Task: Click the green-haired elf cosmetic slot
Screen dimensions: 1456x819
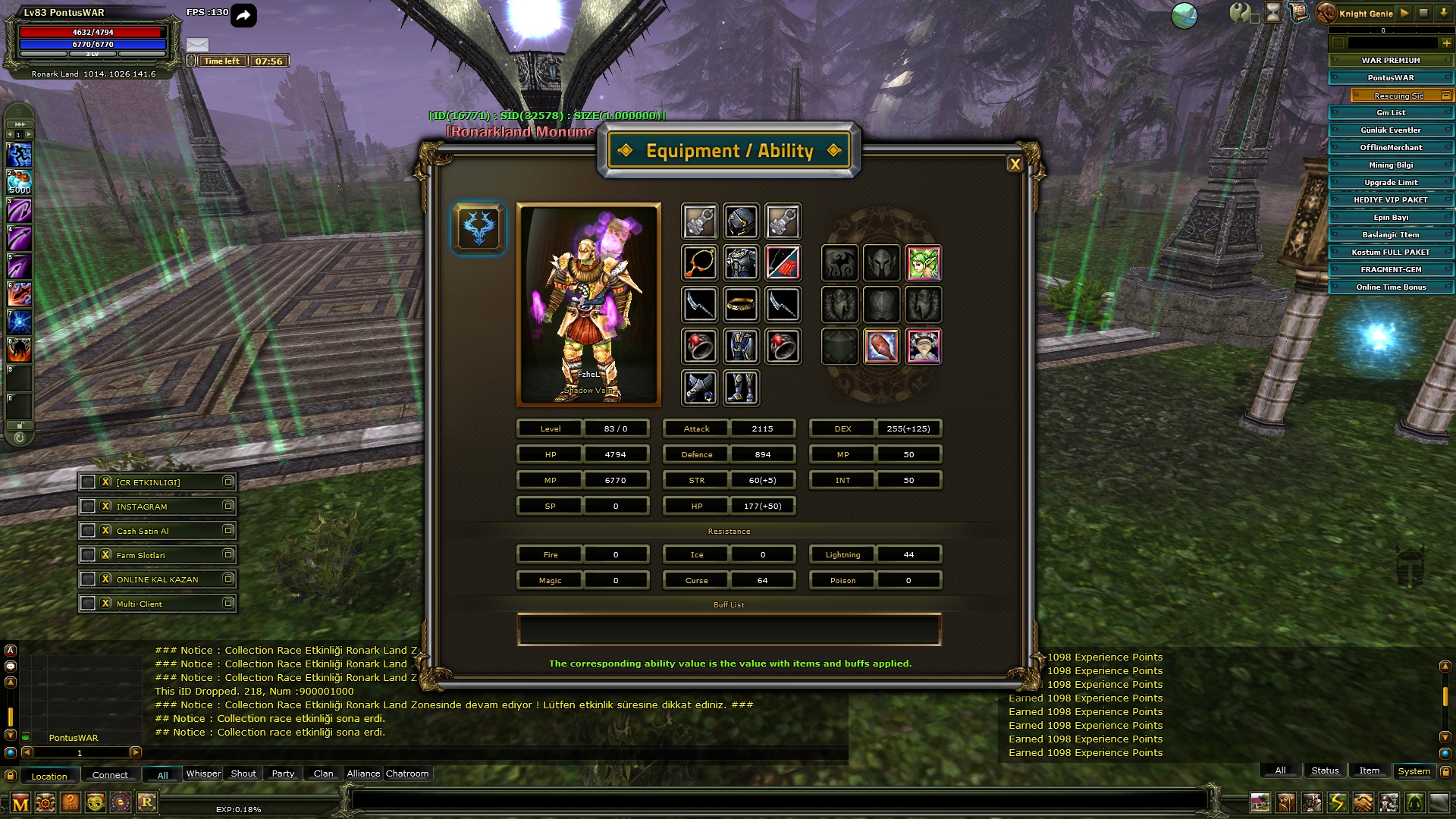Action: click(x=923, y=263)
